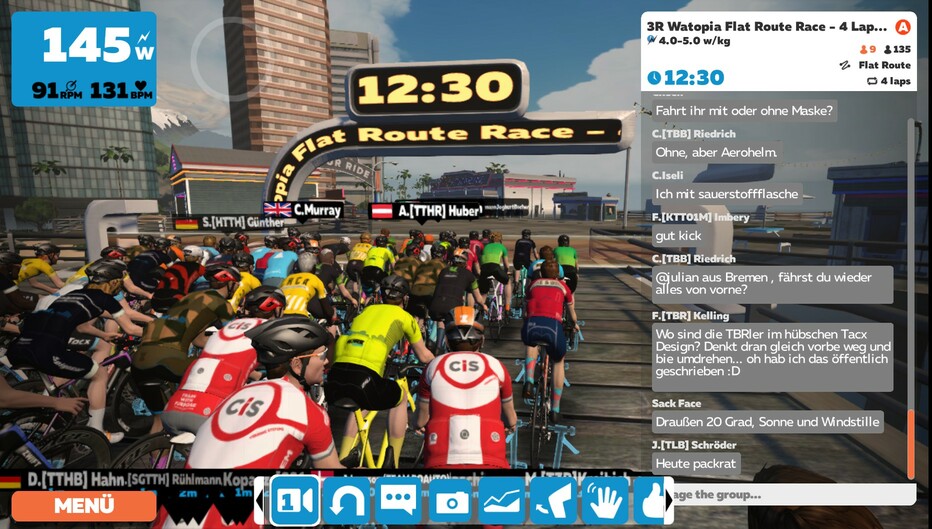This screenshot has height=529, width=932.
Task: Open the 3R Watopia Flat Route Race panel
Action: click(767, 27)
